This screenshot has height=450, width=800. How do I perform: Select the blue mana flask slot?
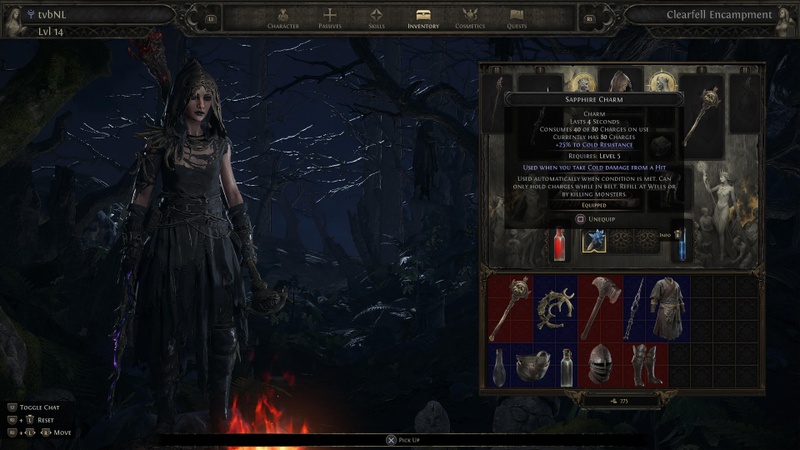pos(679,242)
